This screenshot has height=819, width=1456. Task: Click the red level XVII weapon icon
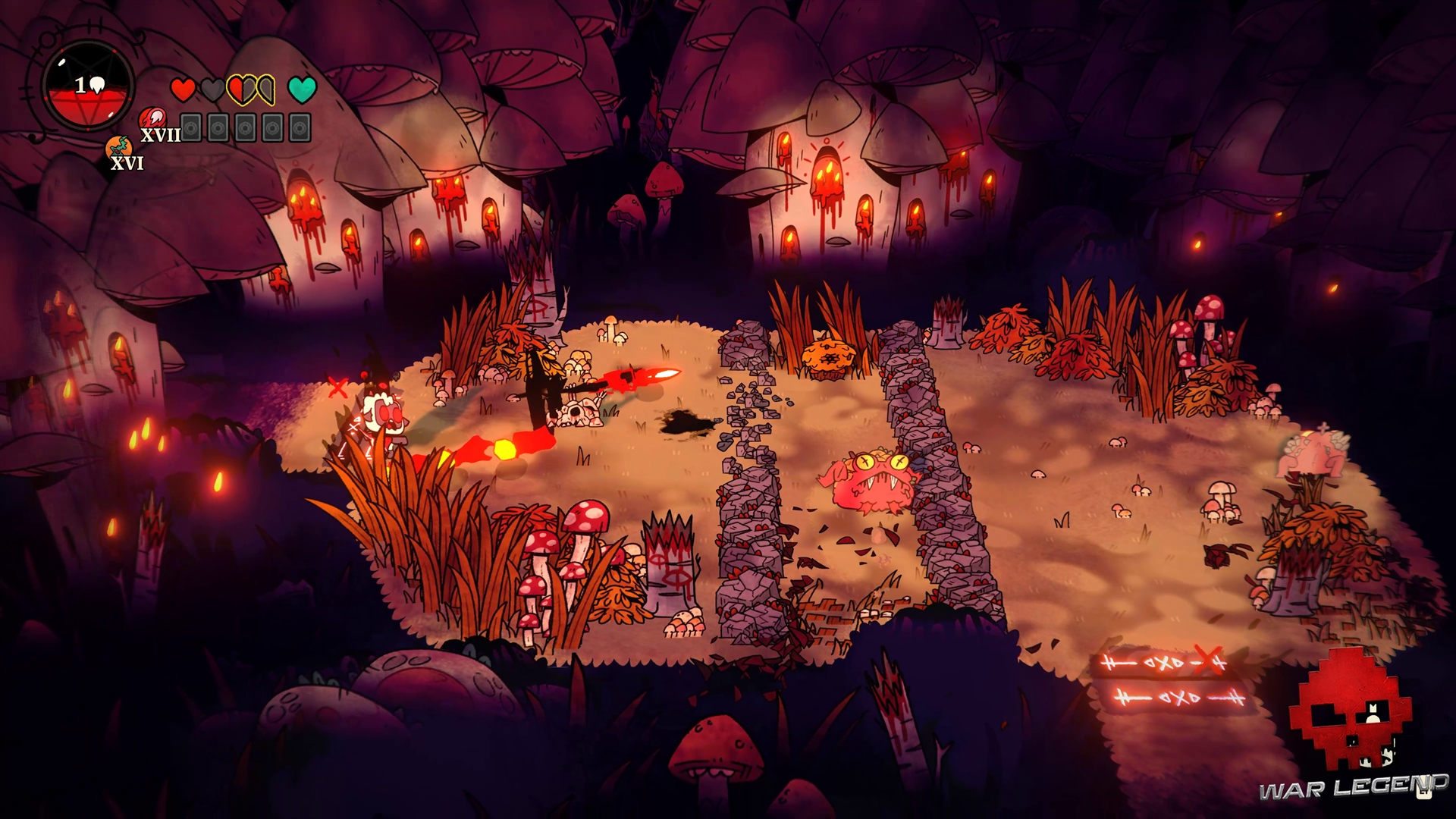click(x=150, y=119)
